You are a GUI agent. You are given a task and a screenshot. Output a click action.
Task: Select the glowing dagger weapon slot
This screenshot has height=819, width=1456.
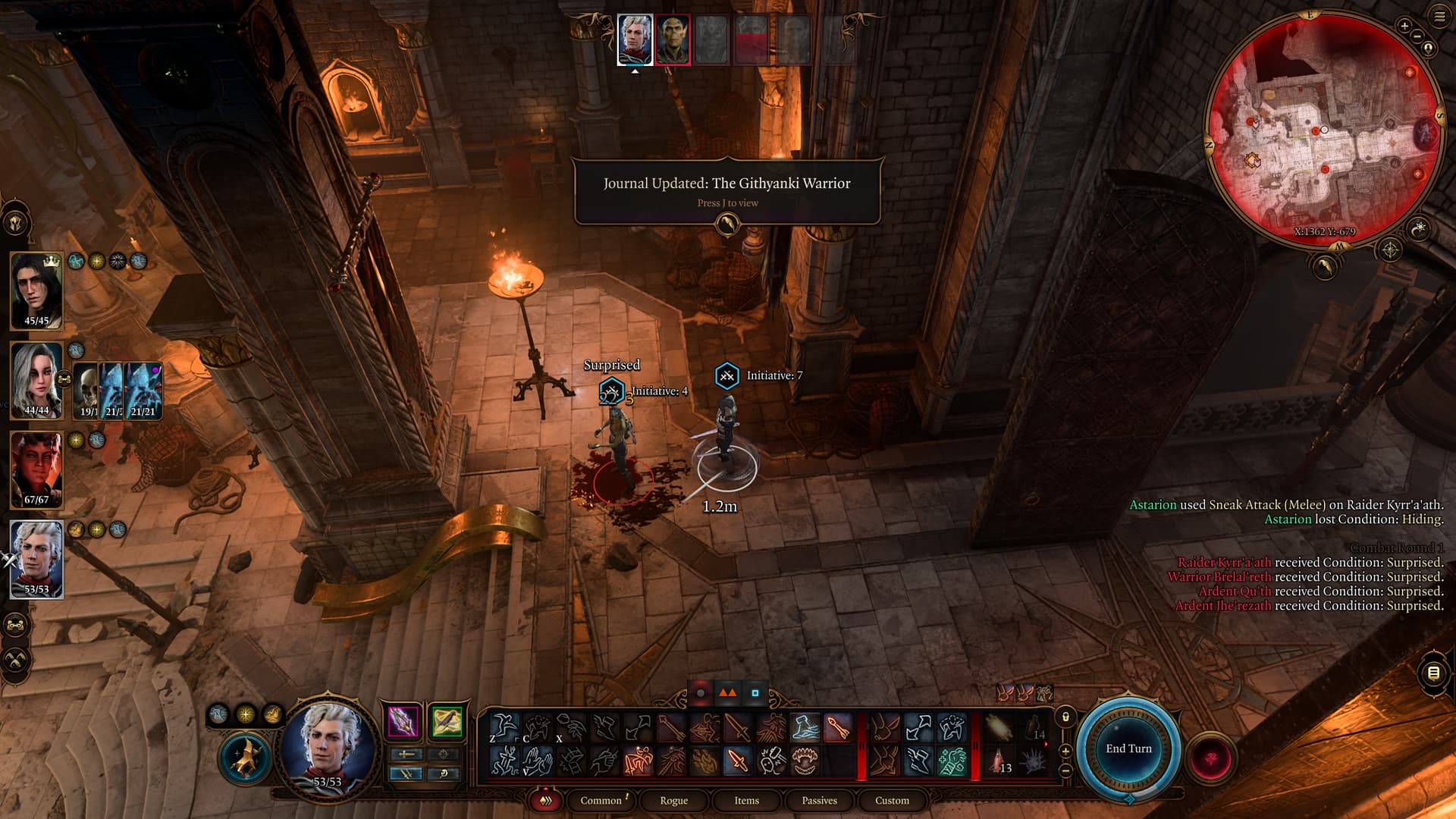pyautogui.click(x=403, y=721)
